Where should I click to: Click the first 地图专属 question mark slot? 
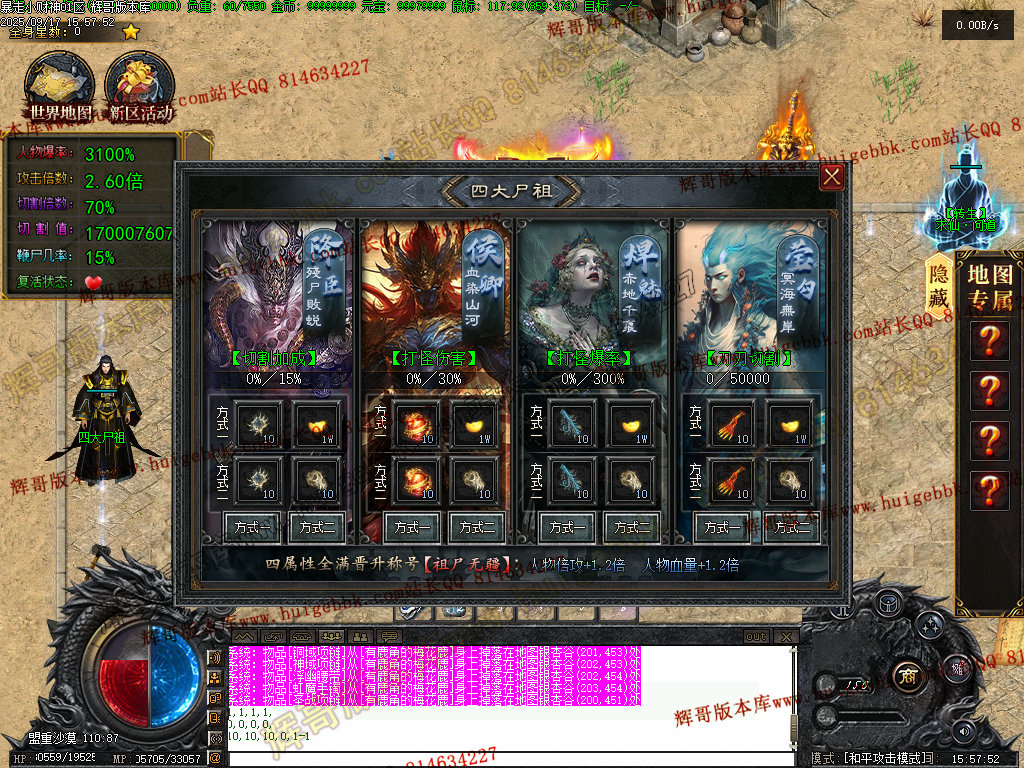pyautogui.click(x=989, y=341)
